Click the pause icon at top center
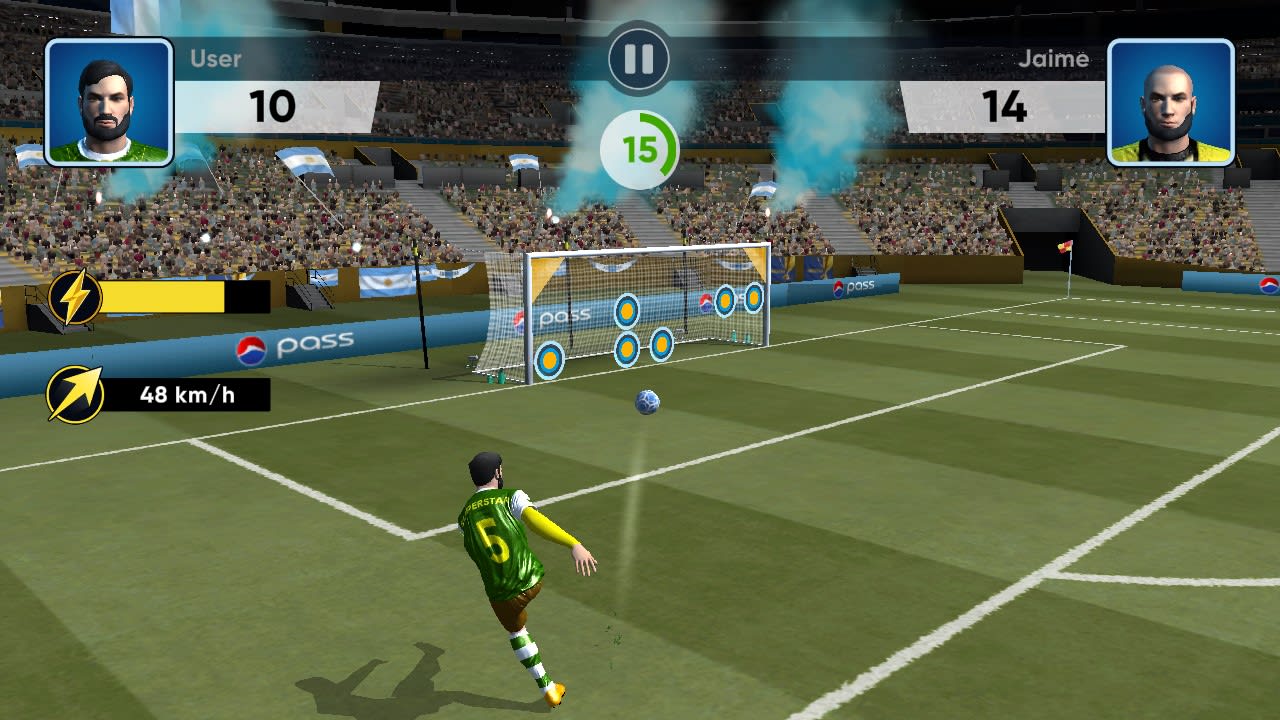The height and width of the screenshot is (720, 1280). tap(637, 59)
